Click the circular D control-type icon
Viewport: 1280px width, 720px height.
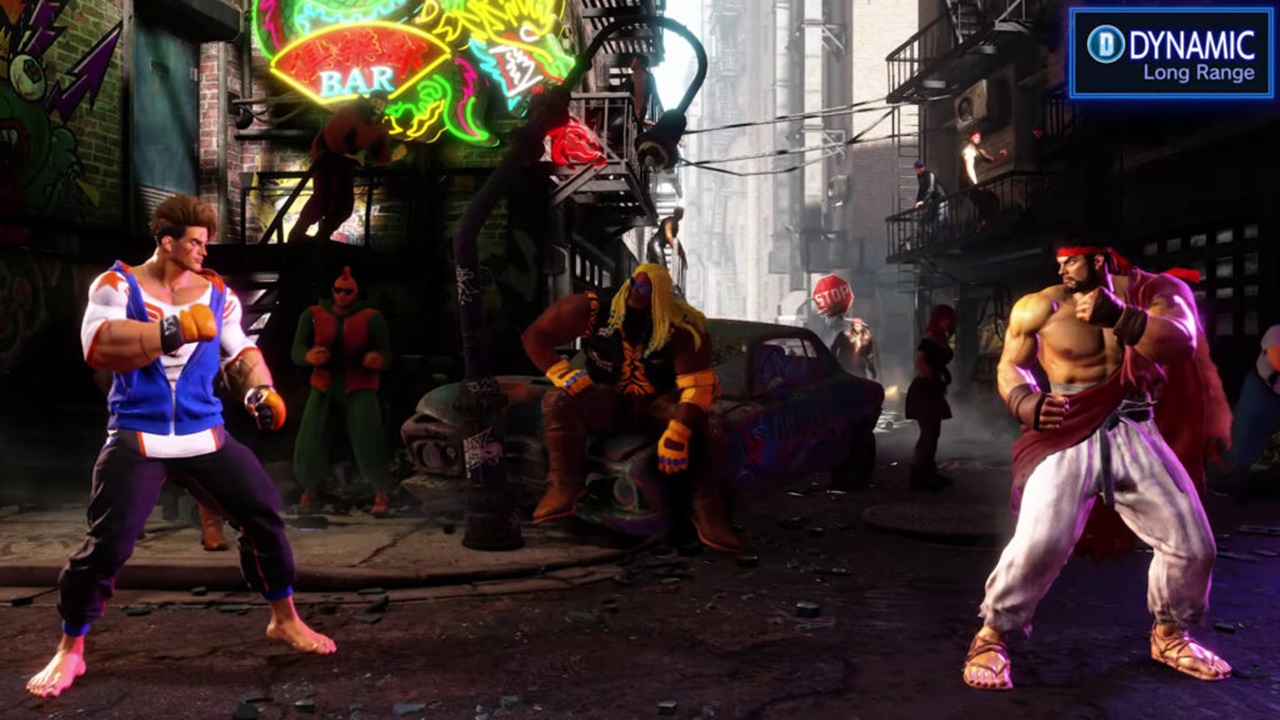(x=1106, y=43)
